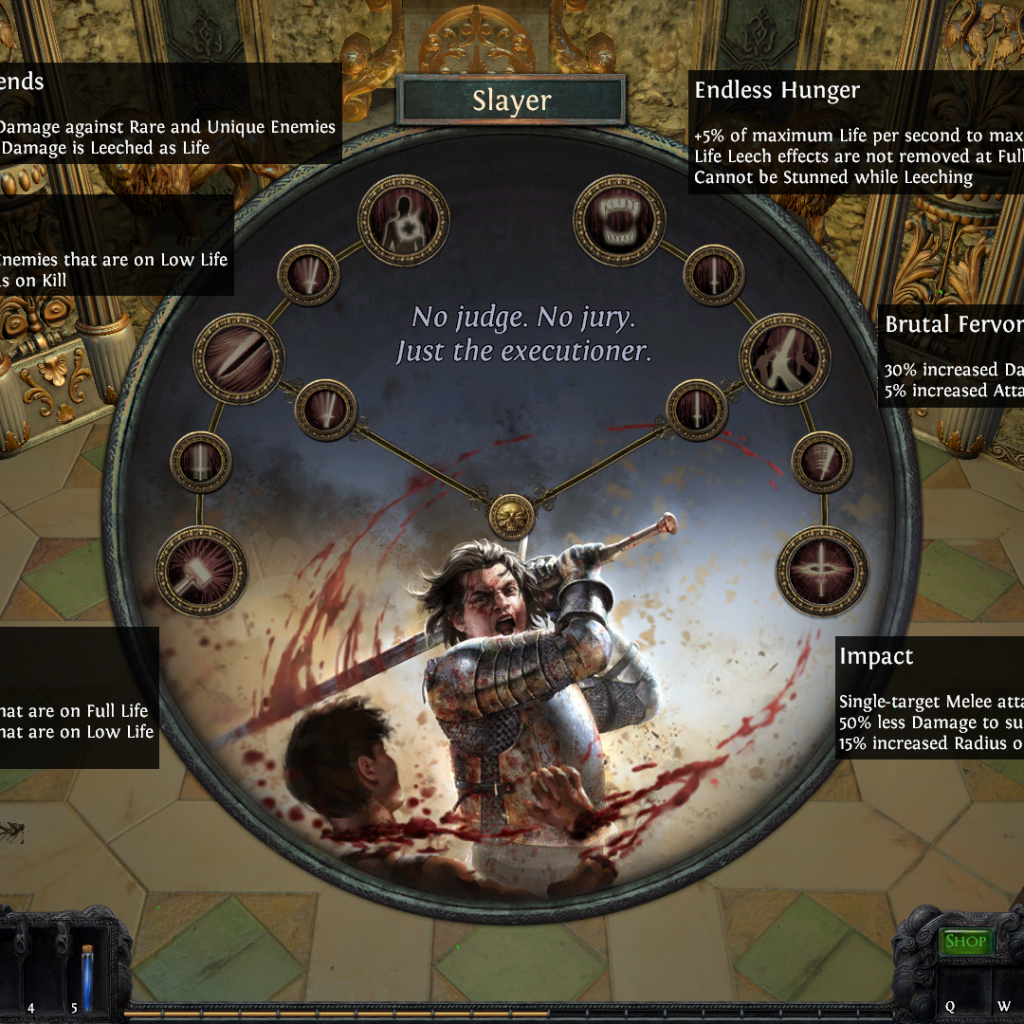This screenshot has width=1024, height=1024.
Task: Click the golden skull starting node
Action: (511, 516)
